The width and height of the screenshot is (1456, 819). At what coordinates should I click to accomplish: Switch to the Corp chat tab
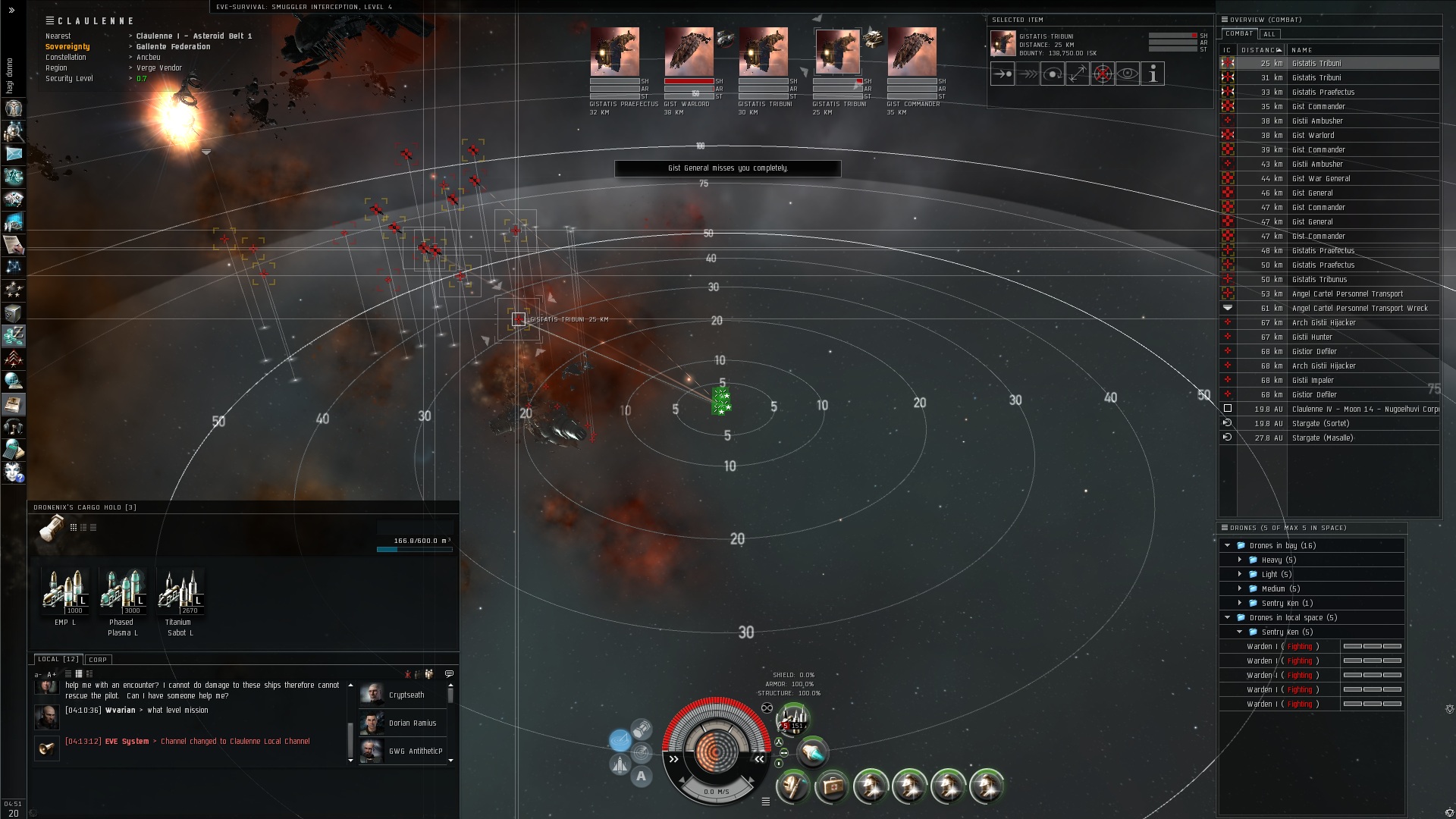pyautogui.click(x=98, y=660)
